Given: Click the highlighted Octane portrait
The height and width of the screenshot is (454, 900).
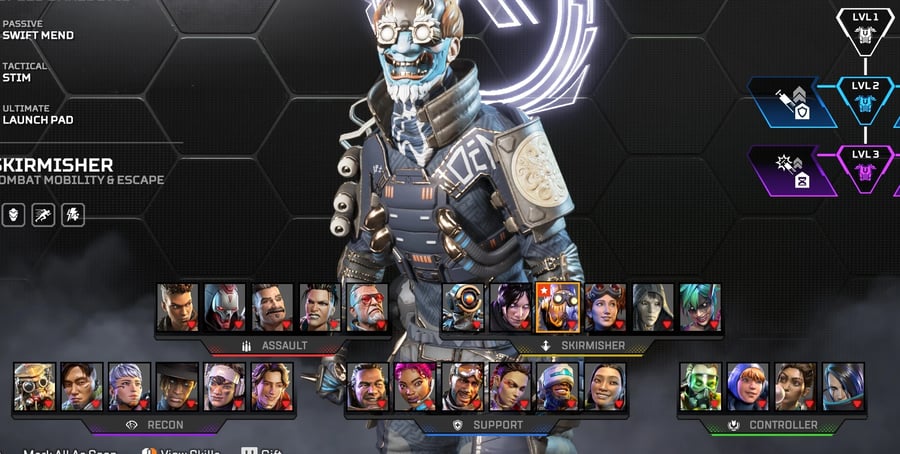Looking at the screenshot, I should [x=557, y=307].
